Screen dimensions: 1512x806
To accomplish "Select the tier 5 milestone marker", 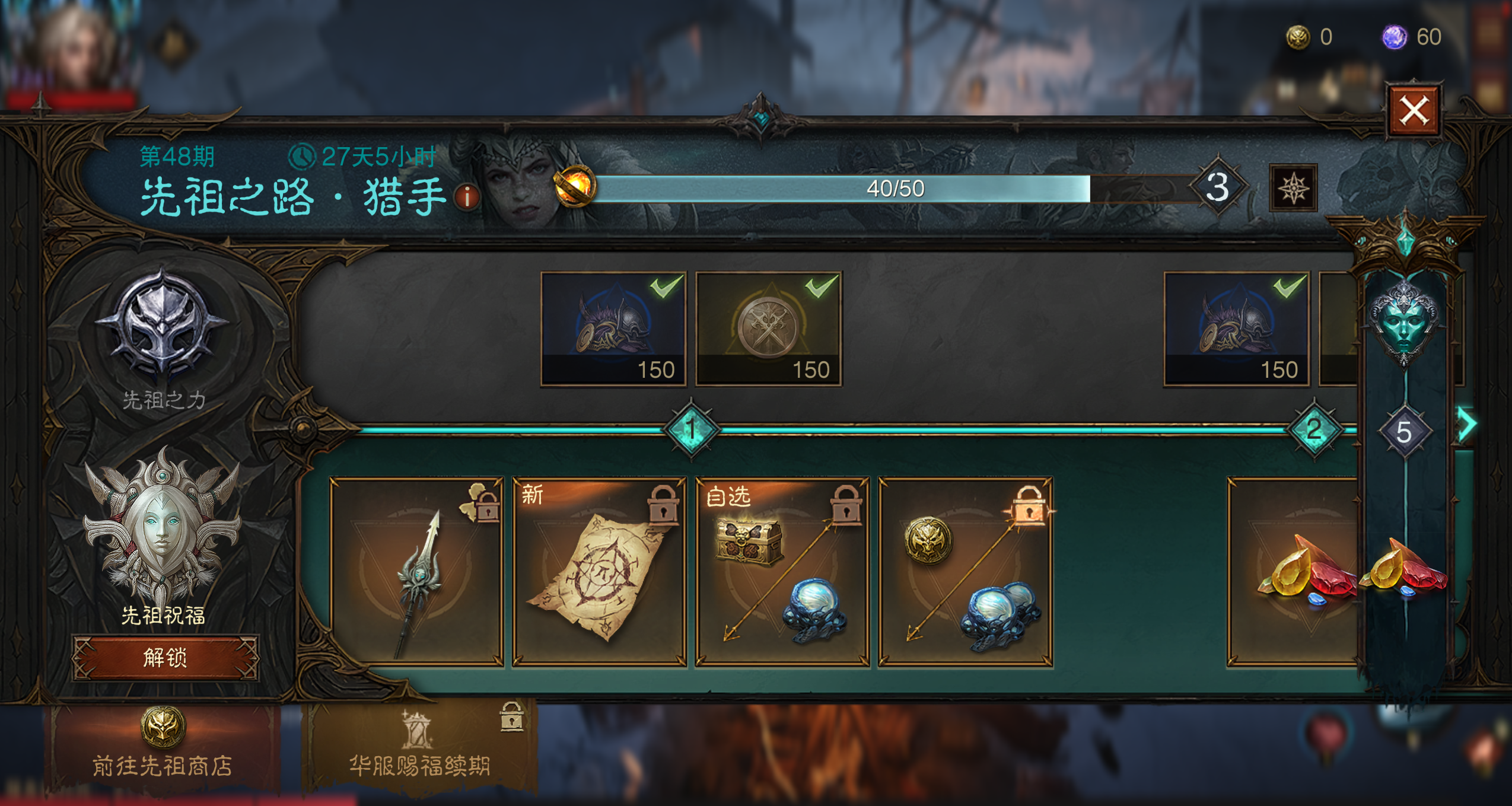I will (1403, 432).
